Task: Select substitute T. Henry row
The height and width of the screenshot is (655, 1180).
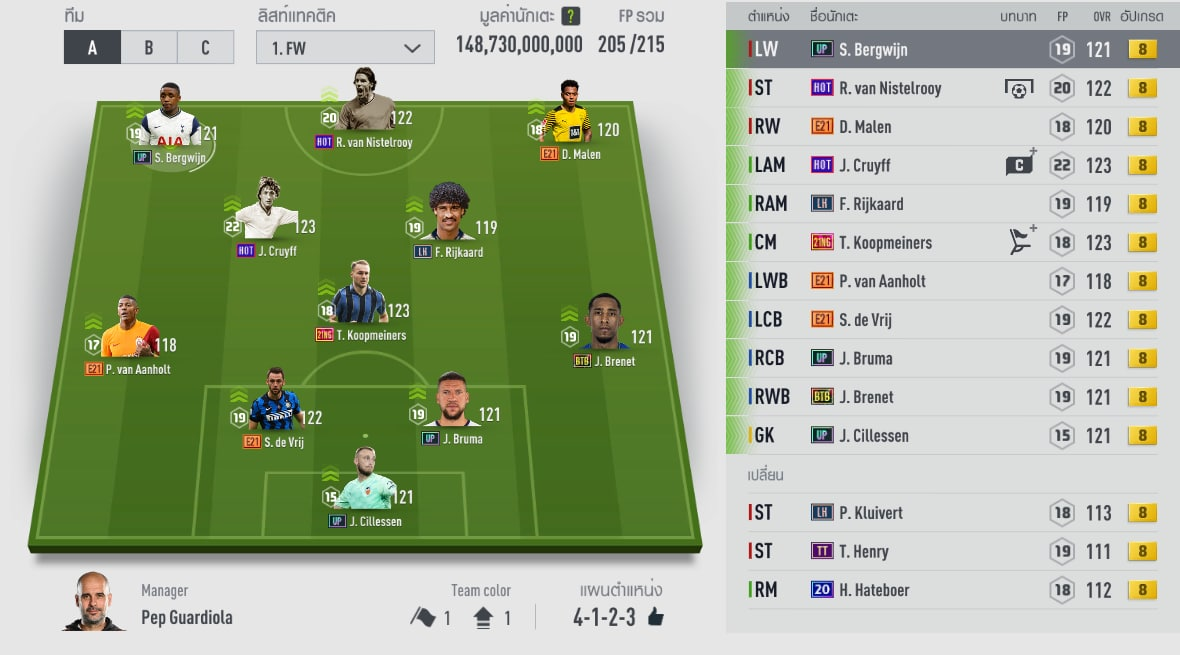Action: (x=952, y=551)
